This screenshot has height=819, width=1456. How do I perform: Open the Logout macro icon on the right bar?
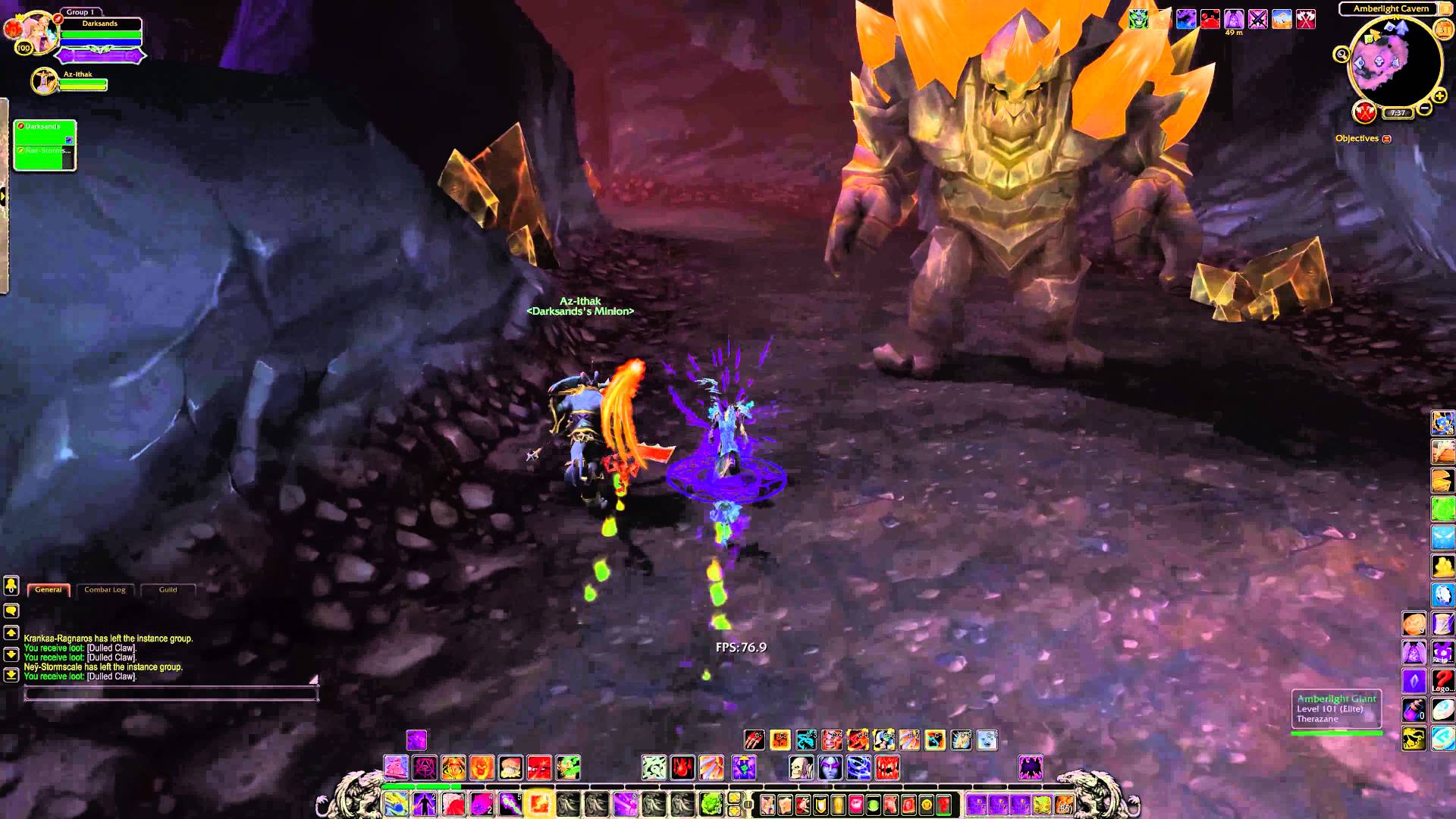[x=1442, y=680]
